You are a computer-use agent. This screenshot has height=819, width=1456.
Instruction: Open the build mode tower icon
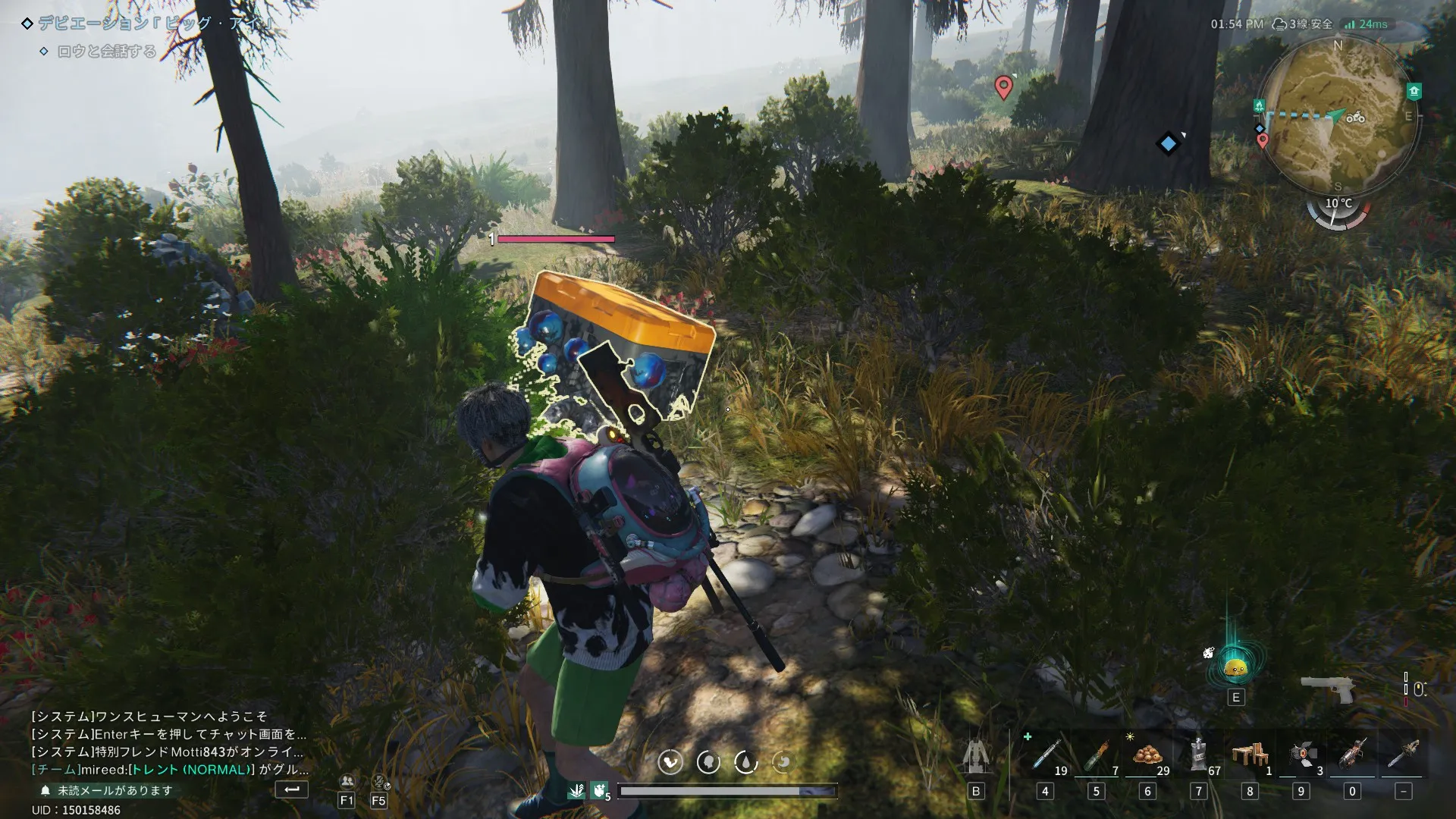coord(976,755)
